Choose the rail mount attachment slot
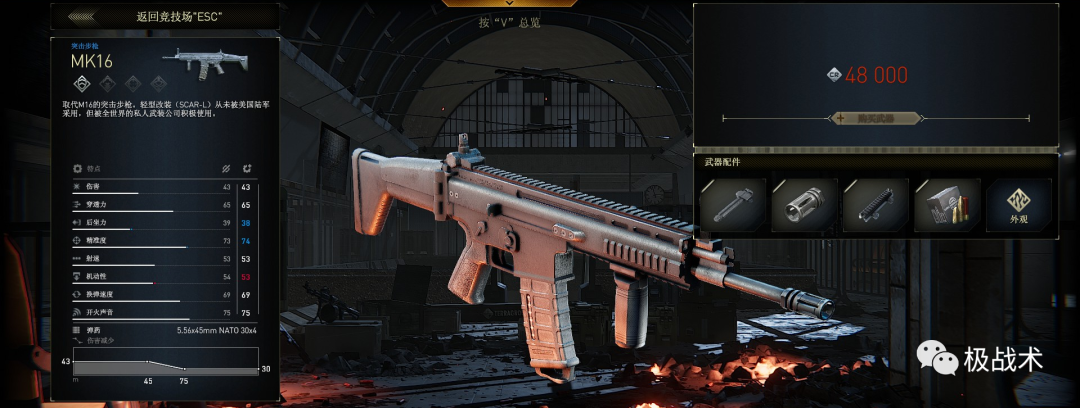The width and height of the screenshot is (1080, 408). (875, 205)
